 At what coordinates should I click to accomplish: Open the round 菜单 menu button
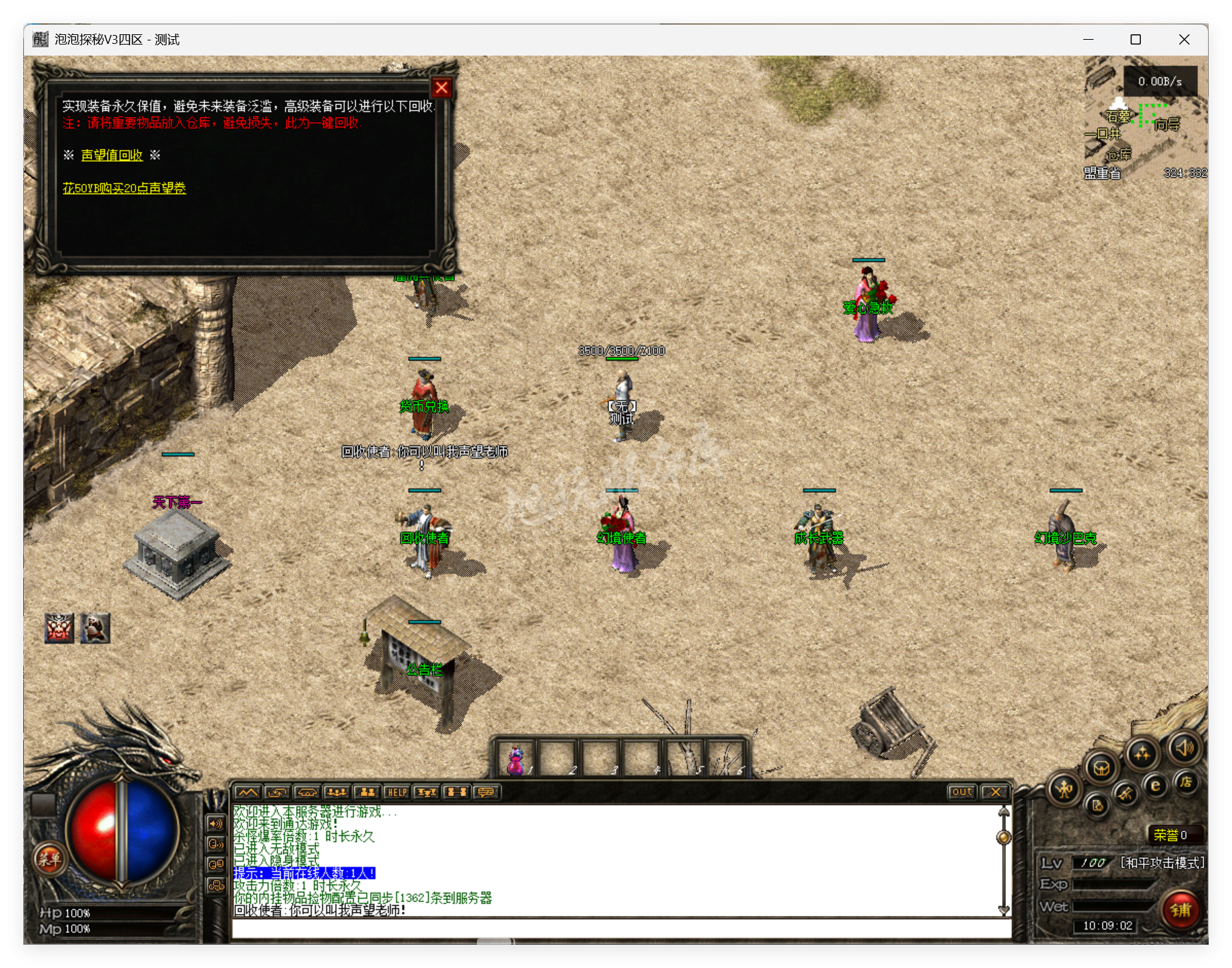point(49,858)
